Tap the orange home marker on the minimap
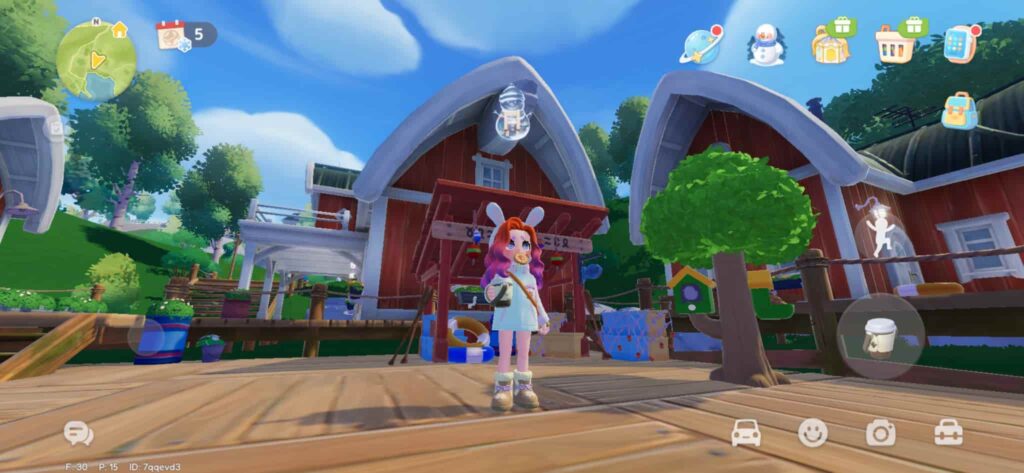 tap(120, 30)
